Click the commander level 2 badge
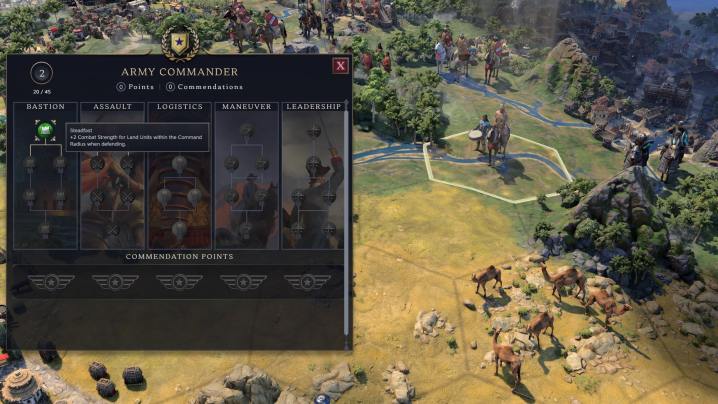The width and height of the screenshot is (718, 404). pyautogui.click(x=41, y=72)
